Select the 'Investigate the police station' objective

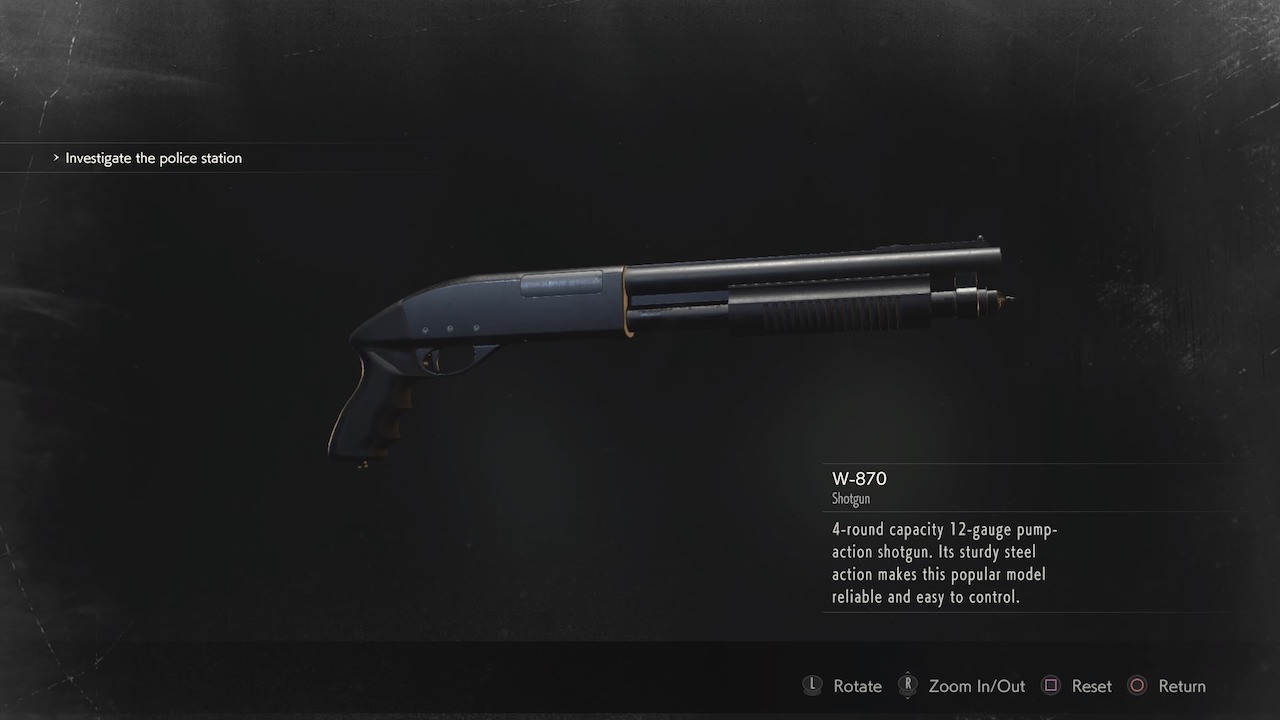click(153, 158)
